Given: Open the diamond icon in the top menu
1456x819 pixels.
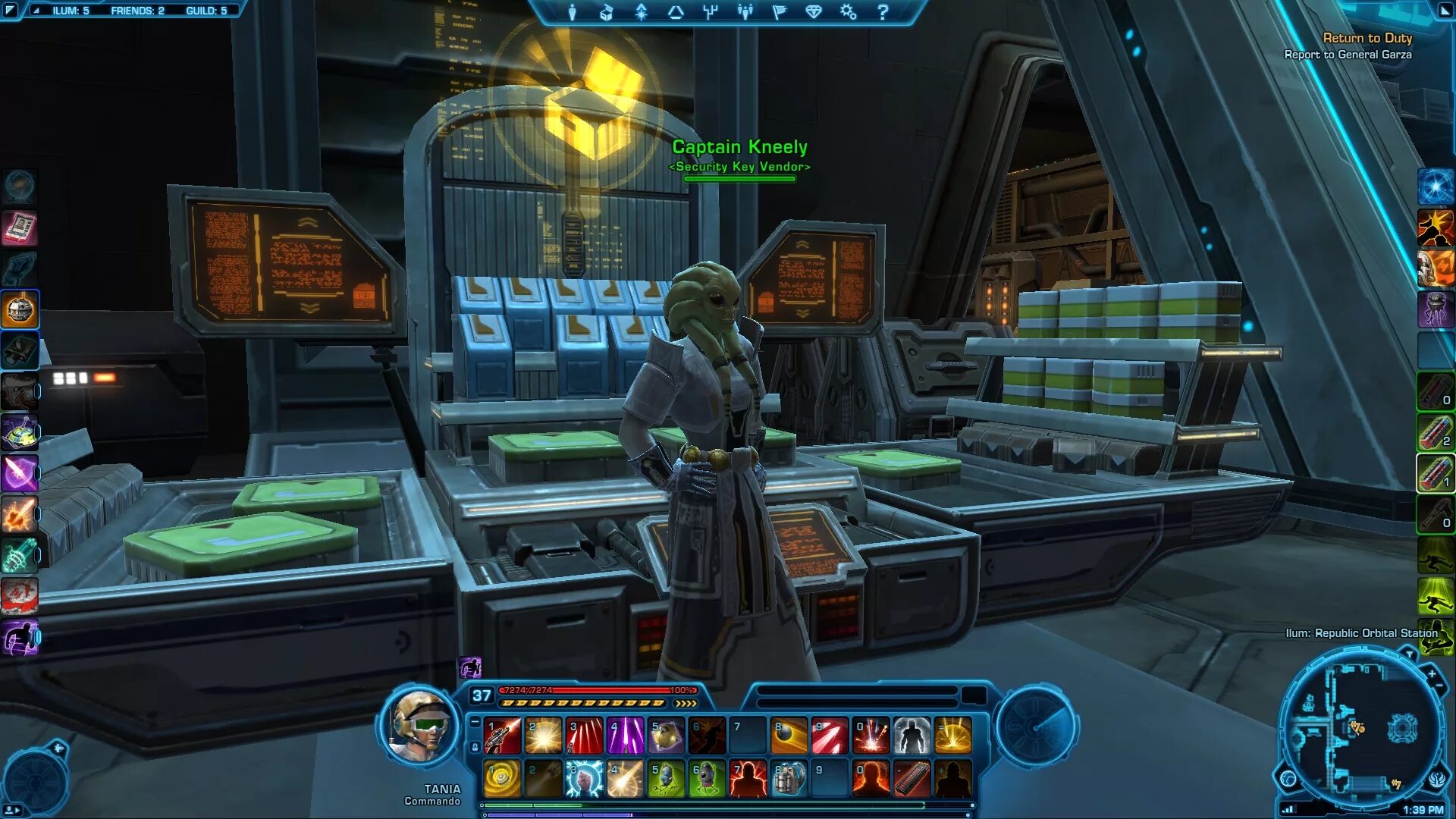Looking at the screenshot, I should [814, 12].
